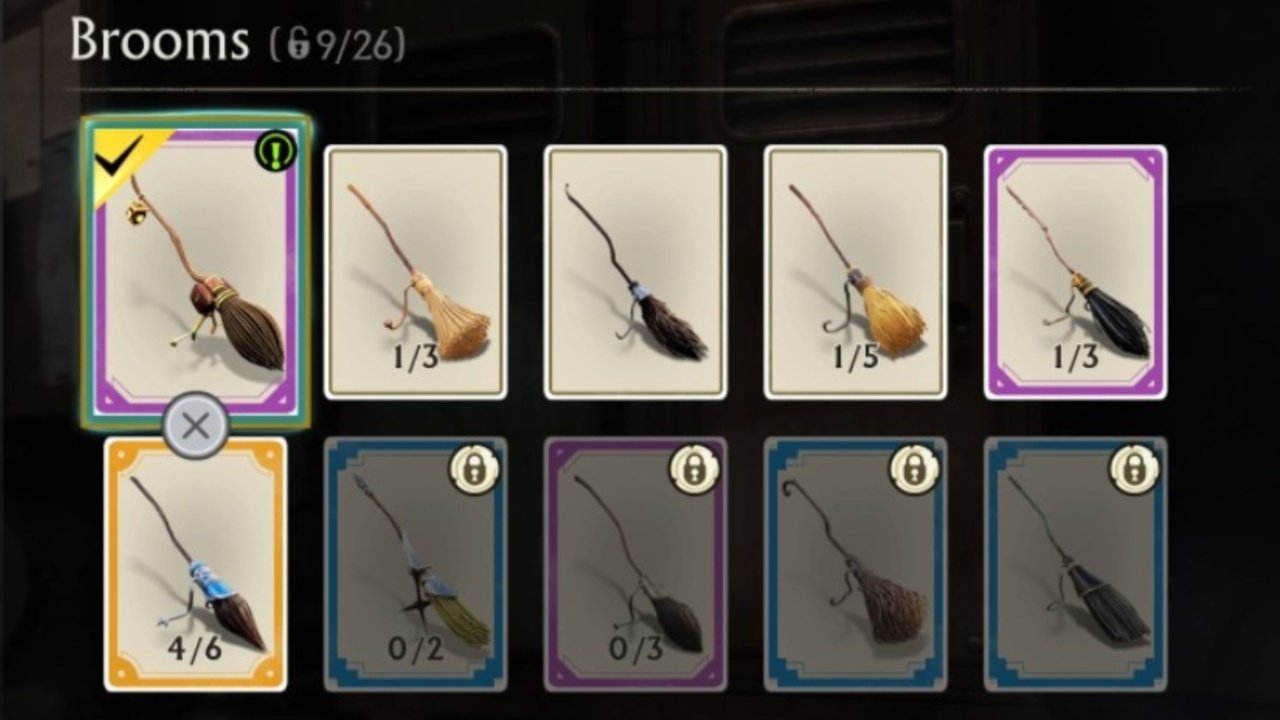
Task: Open the 1/3 straw broom card
Action: click(417, 270)
